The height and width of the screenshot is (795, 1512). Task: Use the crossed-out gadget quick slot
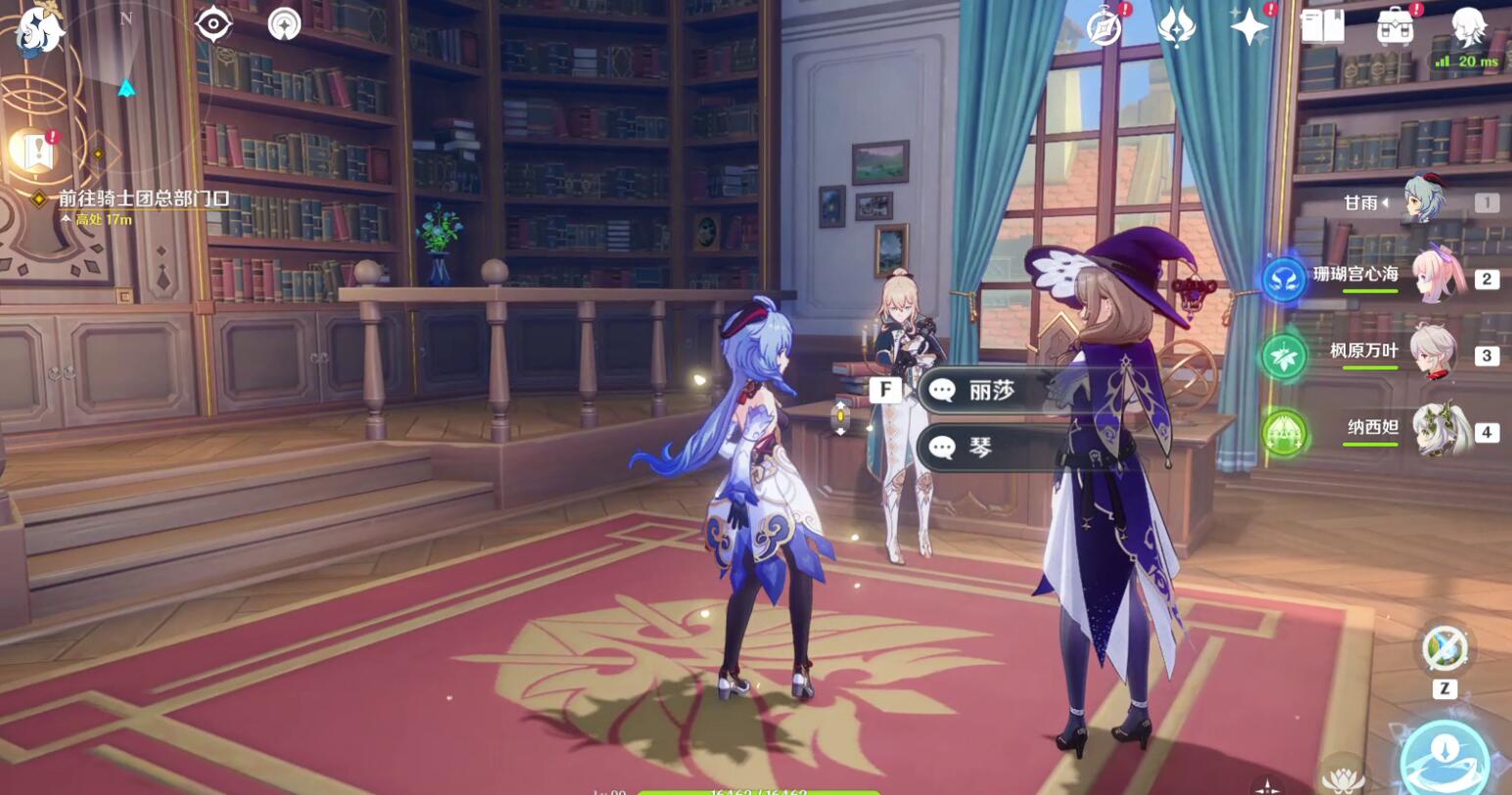[x=1444, y=648]
